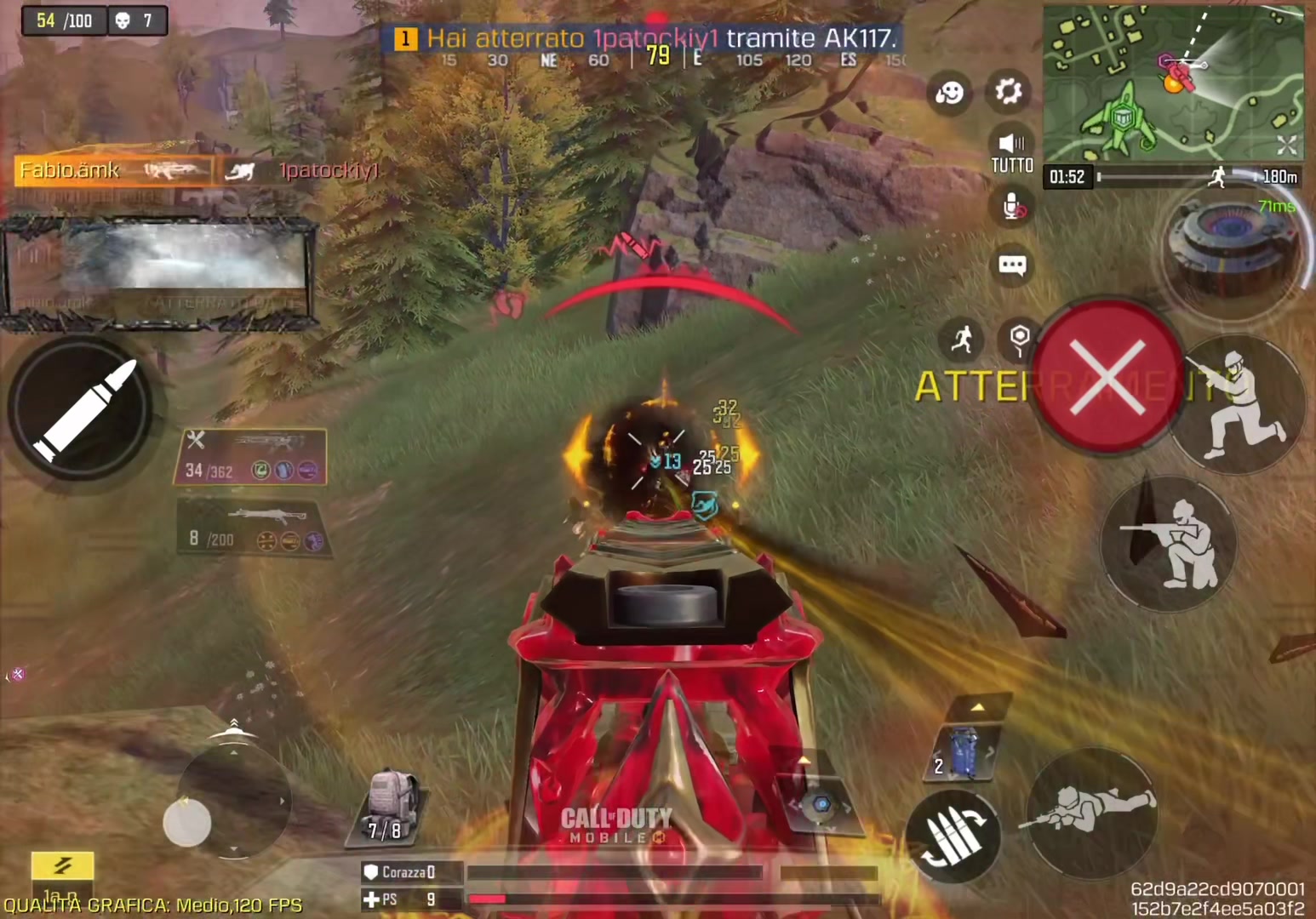Viewport: 1316px width, 919px height.
Task: Switch to the secondary weapon with 8/200 ammo
Action: pos(253,528)
